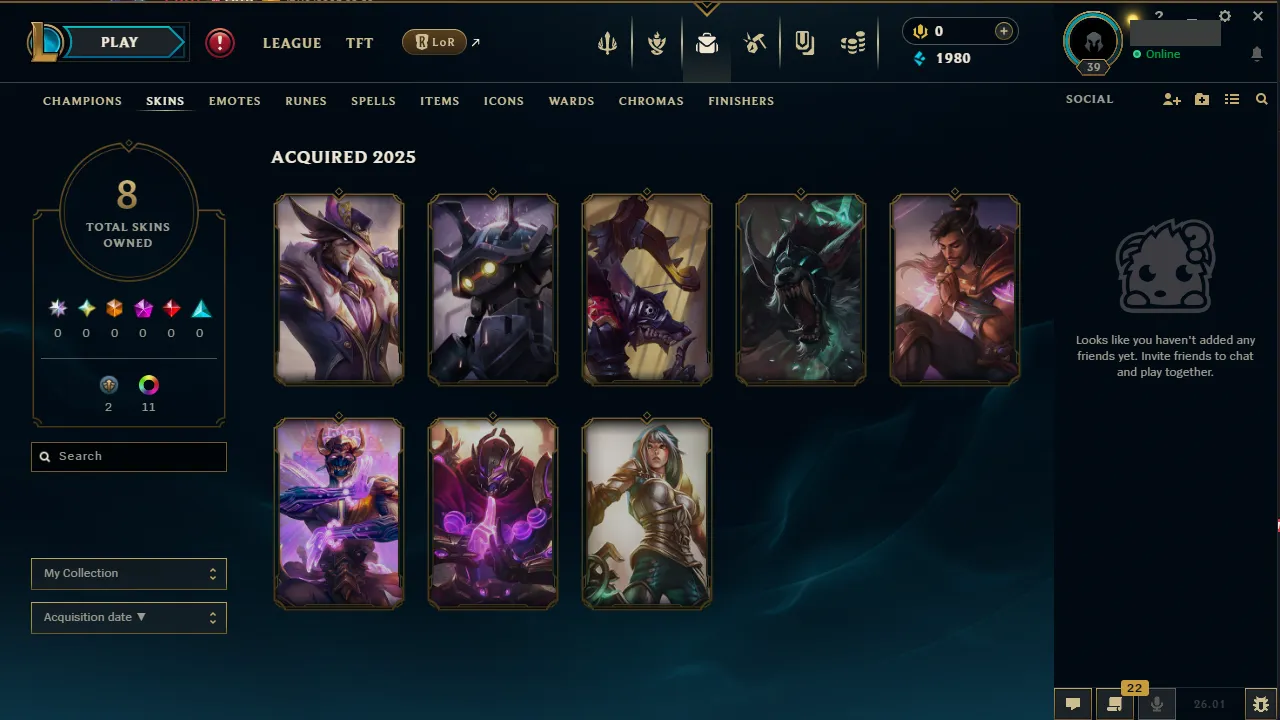
Task: Change sorting via Acquisition date dropdown
Action: coord(128,617)
